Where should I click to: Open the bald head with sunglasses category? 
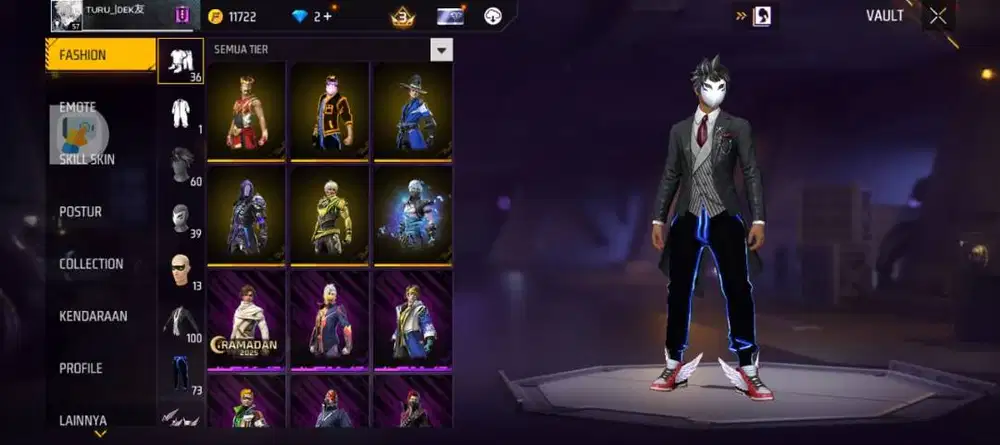point(181,271)
